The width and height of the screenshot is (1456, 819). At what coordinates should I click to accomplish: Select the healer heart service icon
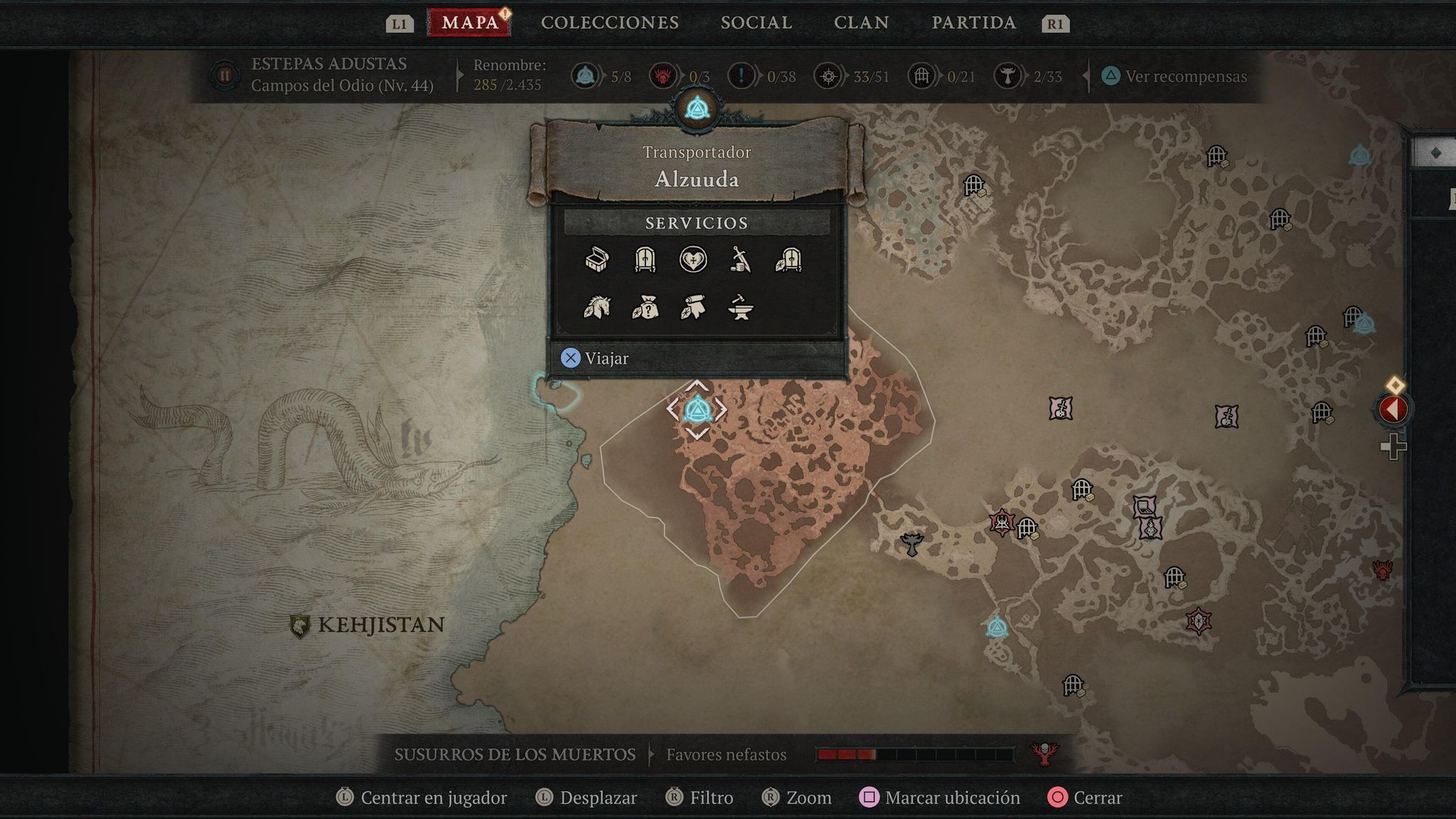694,261
